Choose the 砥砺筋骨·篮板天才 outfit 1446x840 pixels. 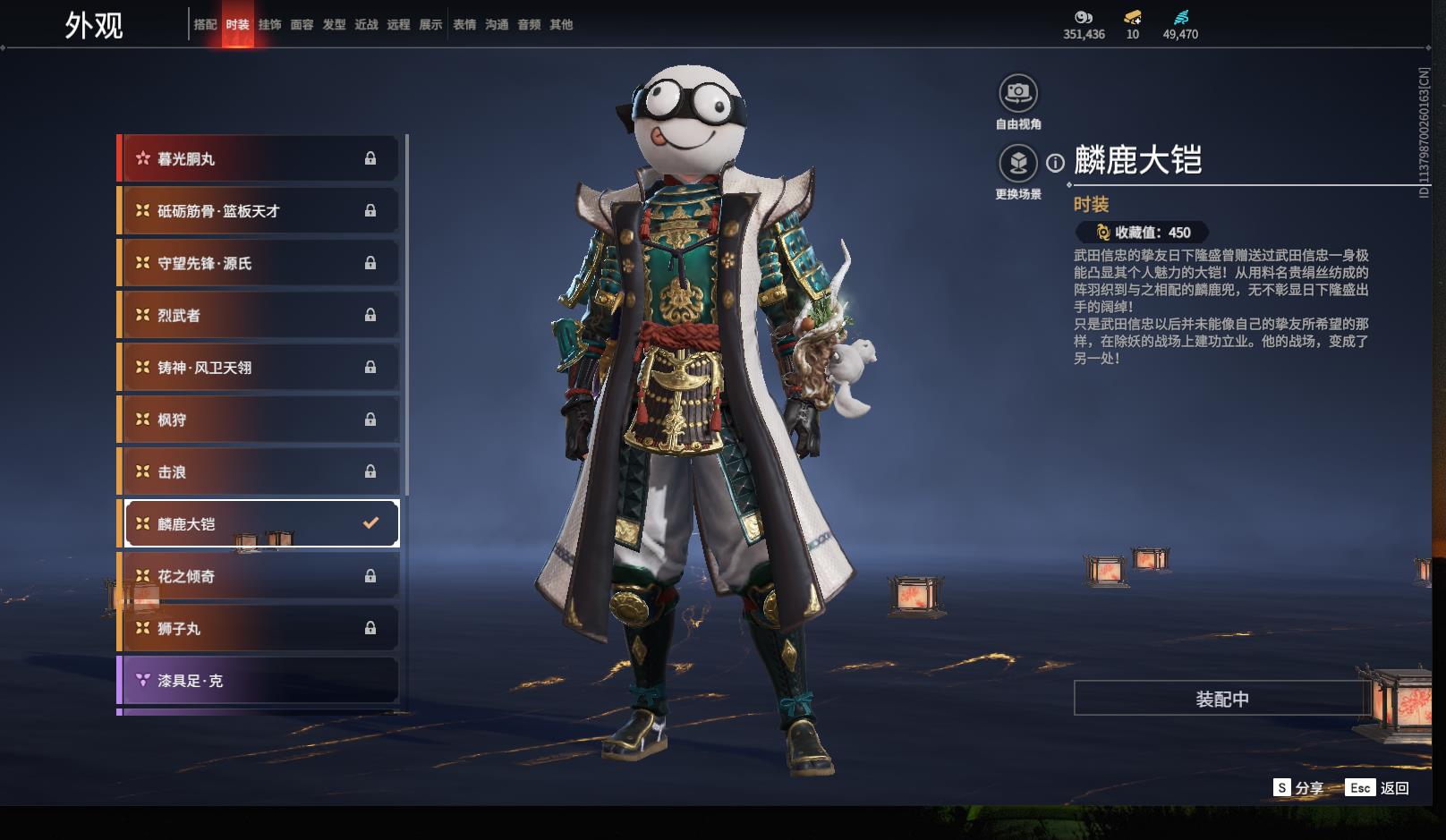pyautogui.click(x=259, y=211)
